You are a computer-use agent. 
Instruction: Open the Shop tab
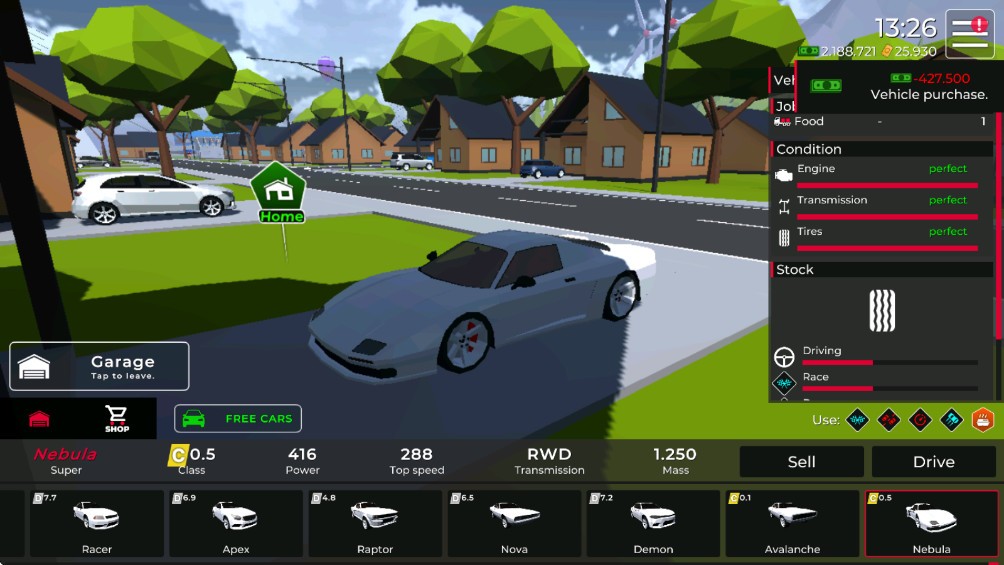tap(117, 418)
